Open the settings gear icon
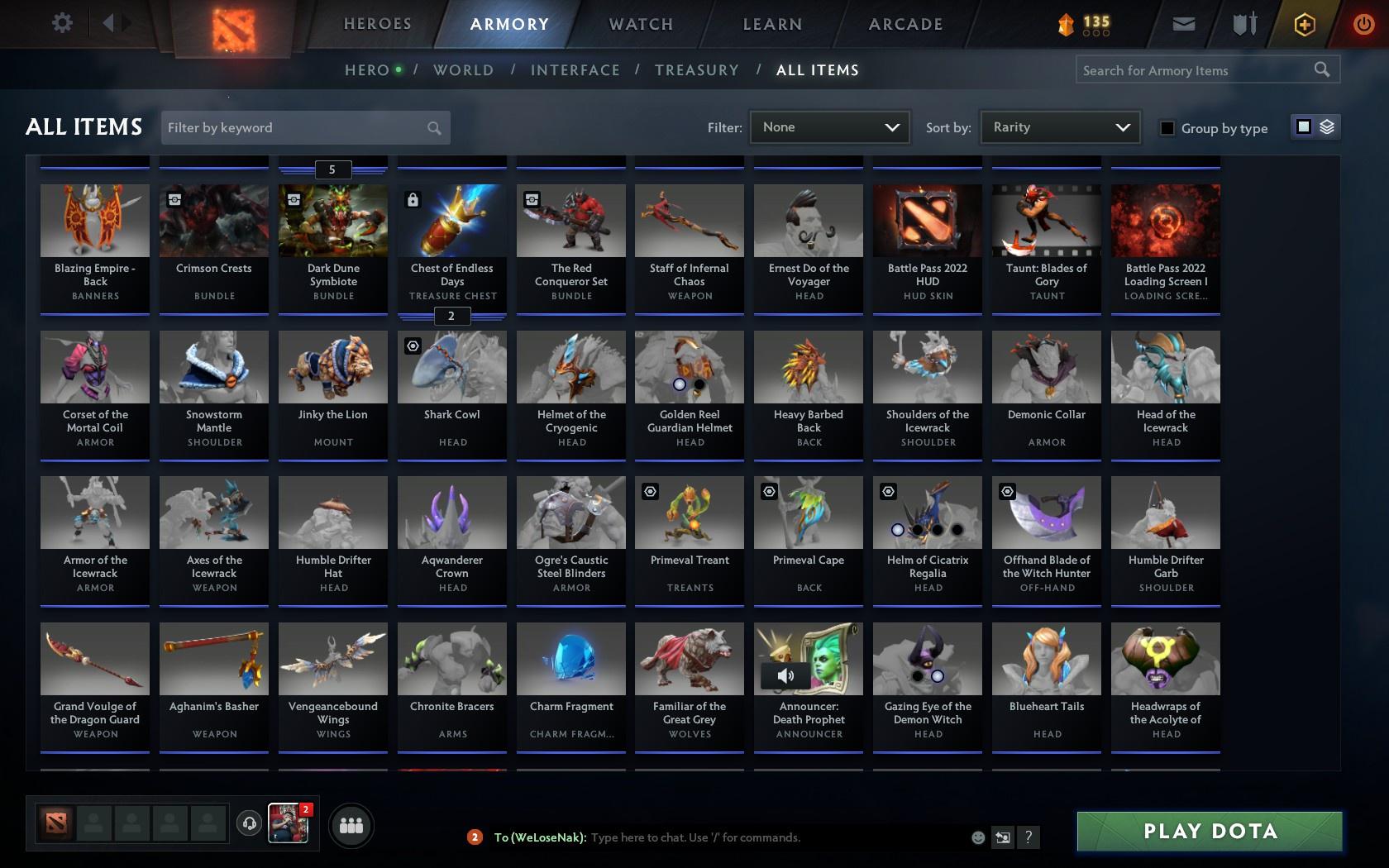The image size is (1389, 868). [60, 23]
